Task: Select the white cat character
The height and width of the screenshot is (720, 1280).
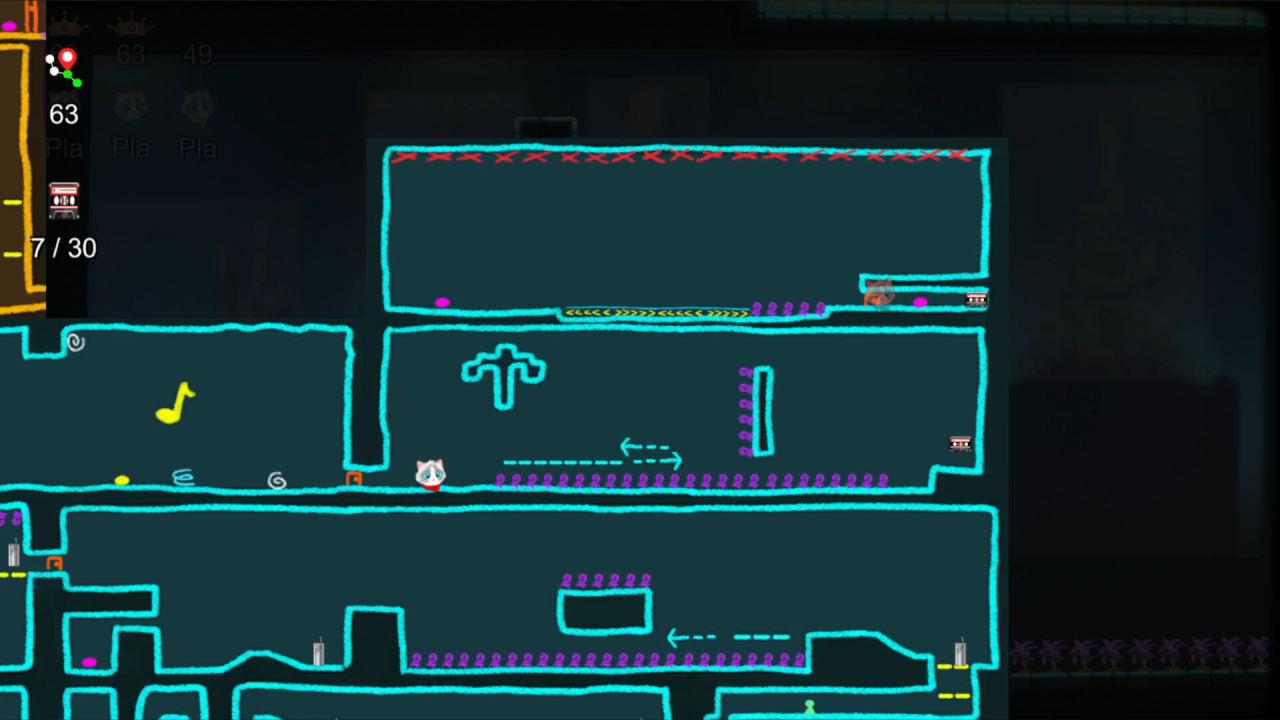Action: click(430, 473)
